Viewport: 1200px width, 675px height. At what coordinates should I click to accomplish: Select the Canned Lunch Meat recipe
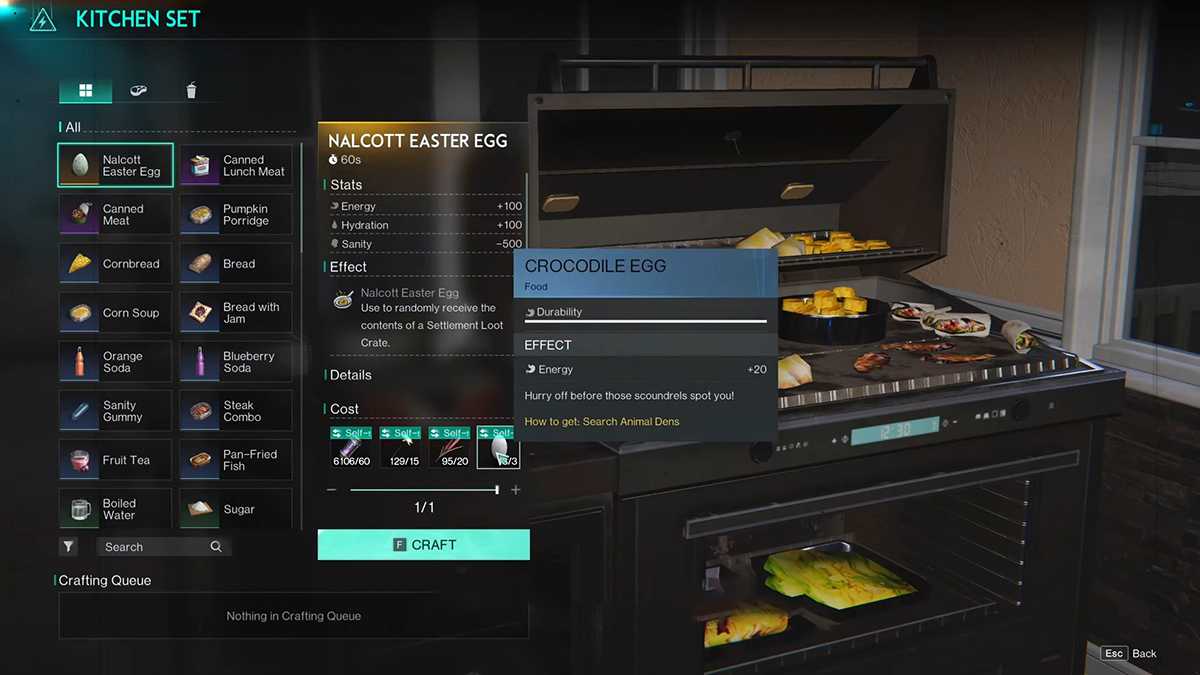[236, 166]
